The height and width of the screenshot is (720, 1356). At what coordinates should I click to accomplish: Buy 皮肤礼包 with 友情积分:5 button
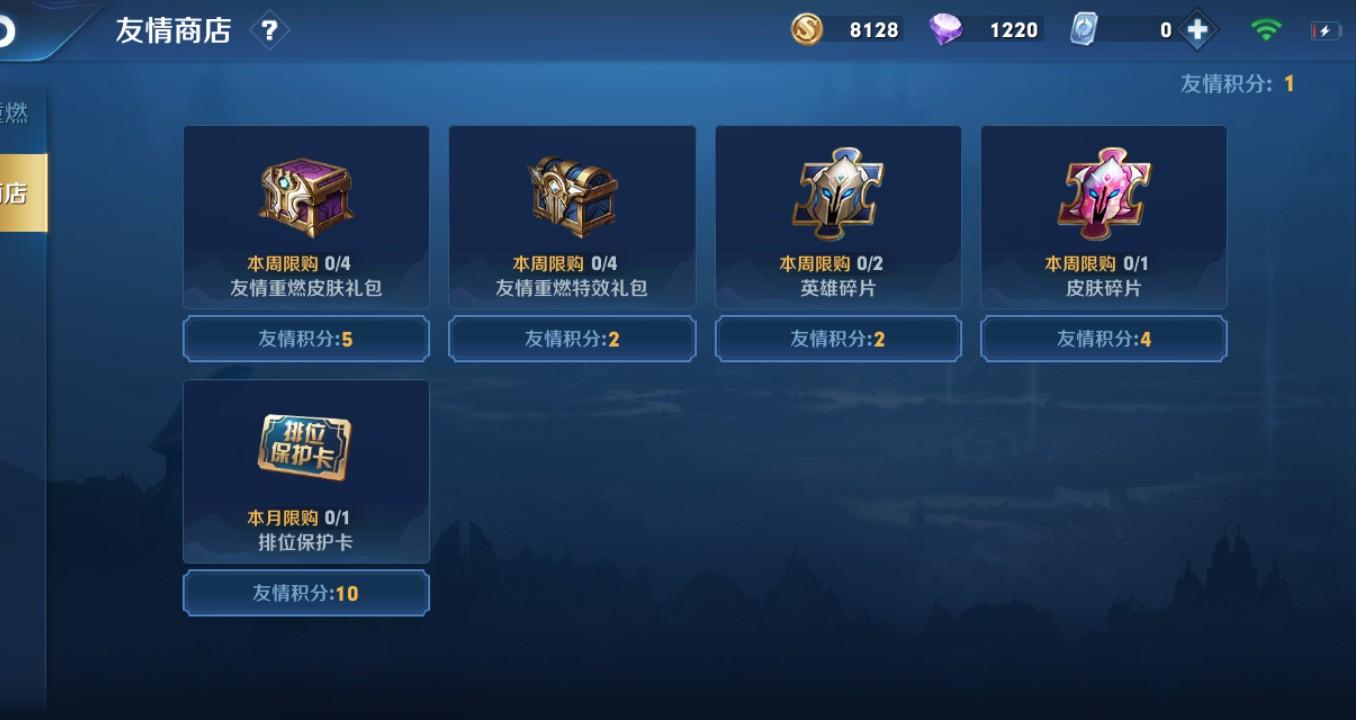(x=305, y=338)
